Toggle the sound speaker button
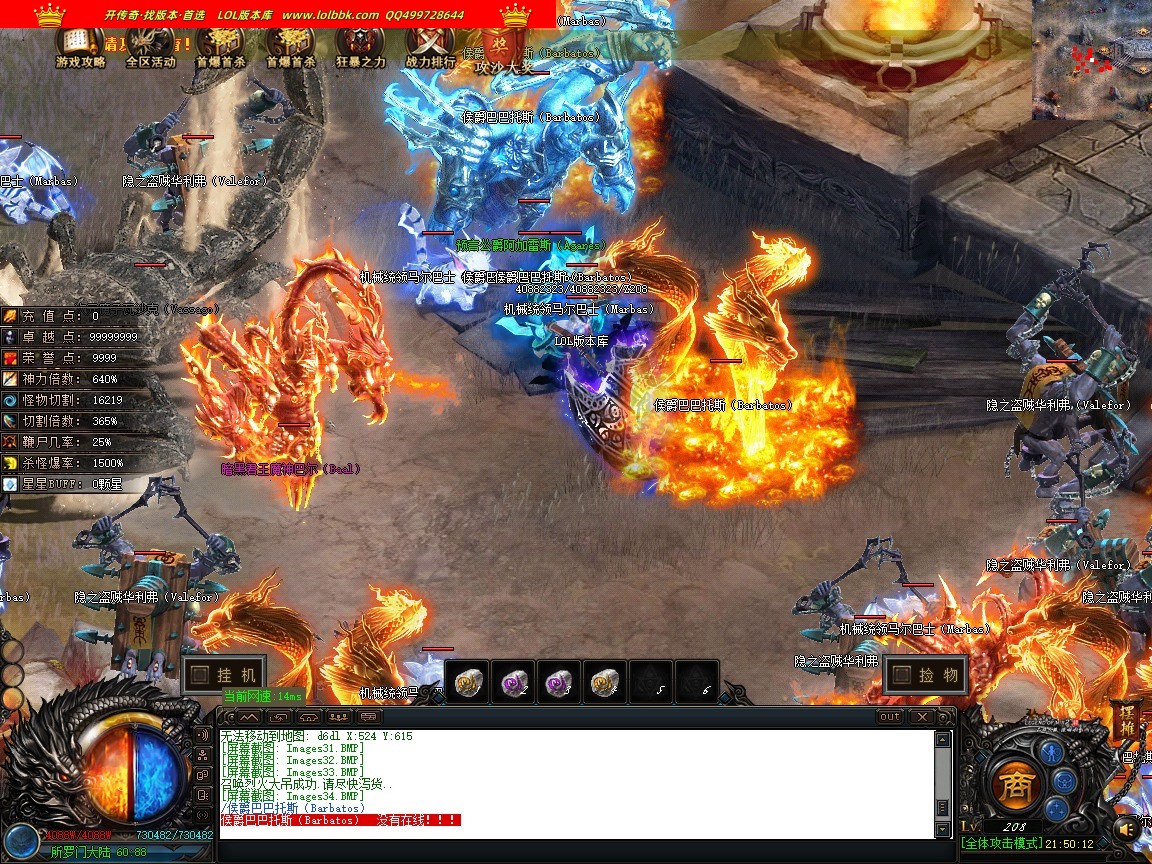Viewport: 1152px width, 864px height. (x=1128, y=828)
